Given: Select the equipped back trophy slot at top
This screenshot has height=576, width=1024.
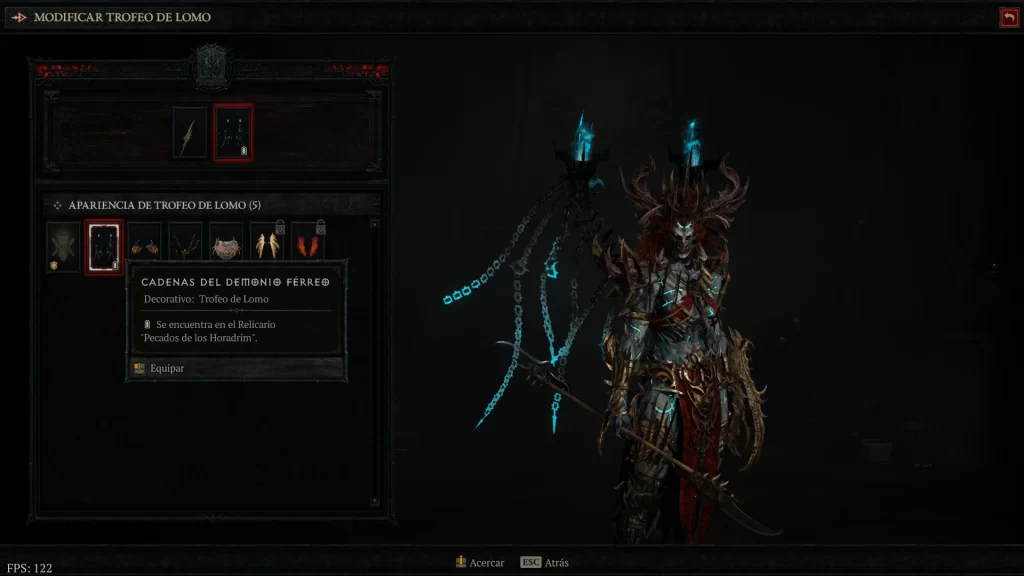Looking at the screenshot, I should coord(233,132).
